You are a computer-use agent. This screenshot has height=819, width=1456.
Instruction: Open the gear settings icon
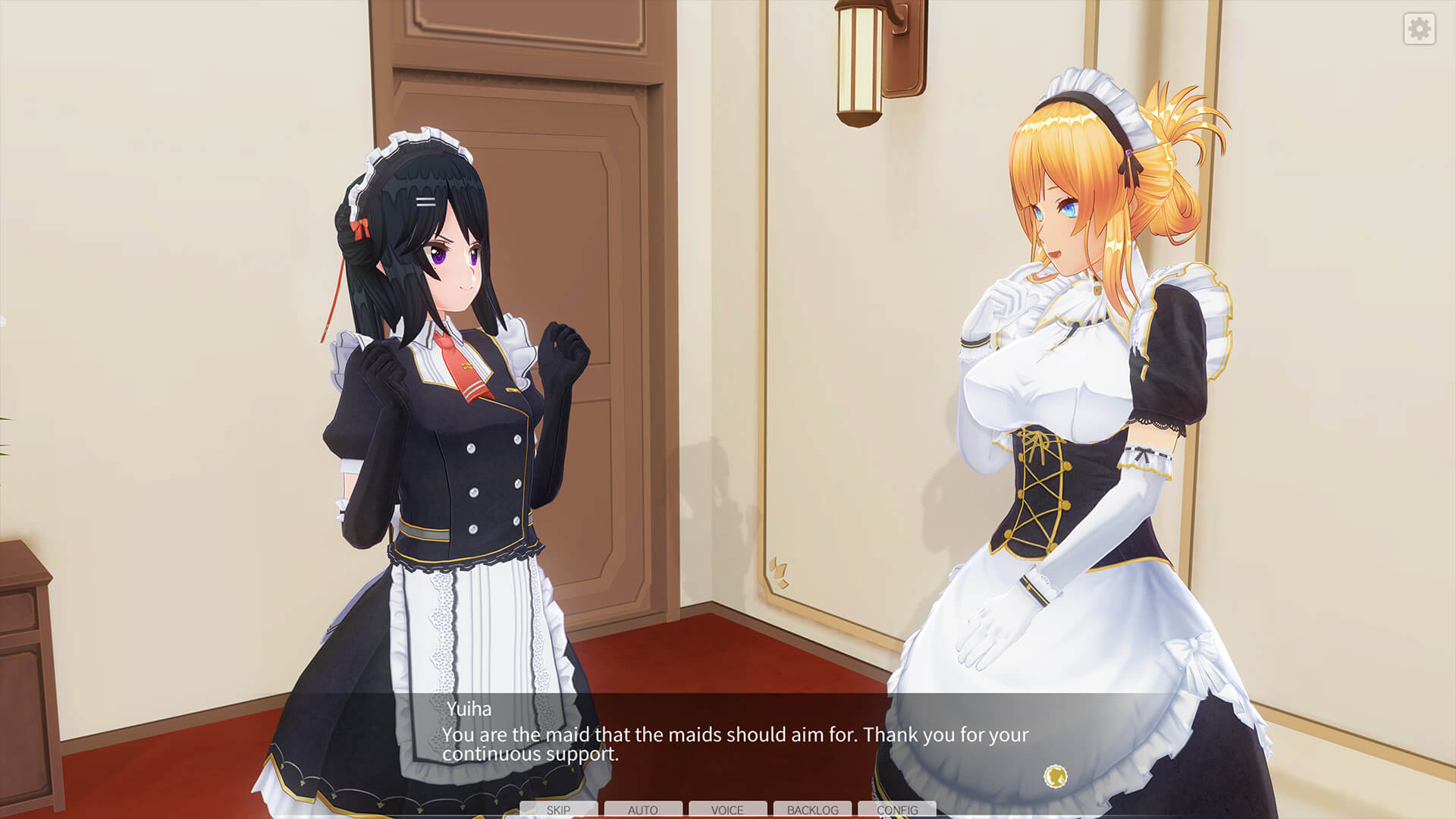(x=1419, y=29)
